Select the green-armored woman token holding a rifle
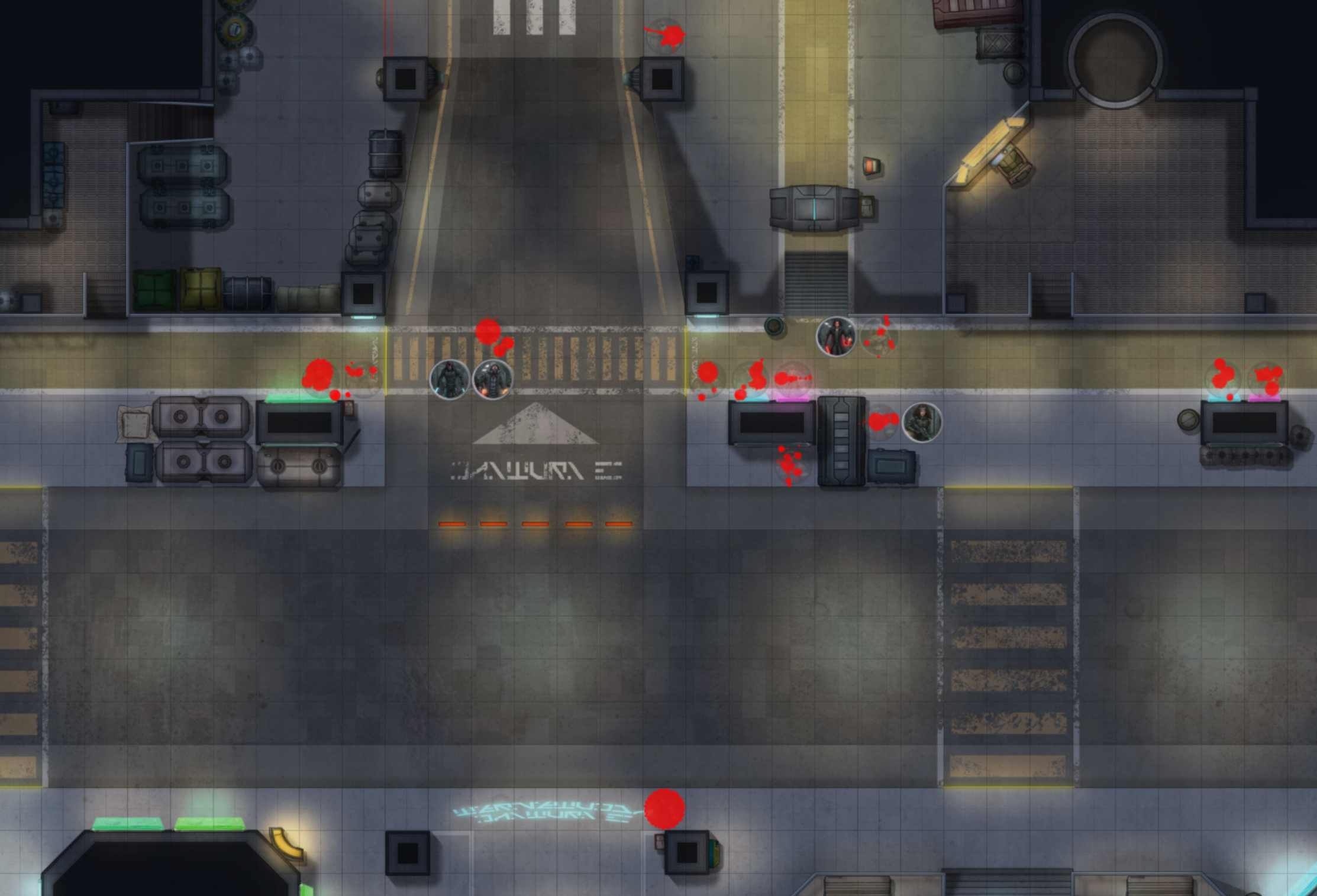Image resolution: width=1317 pixels, height=896 pixels. [x=922, y=422]
